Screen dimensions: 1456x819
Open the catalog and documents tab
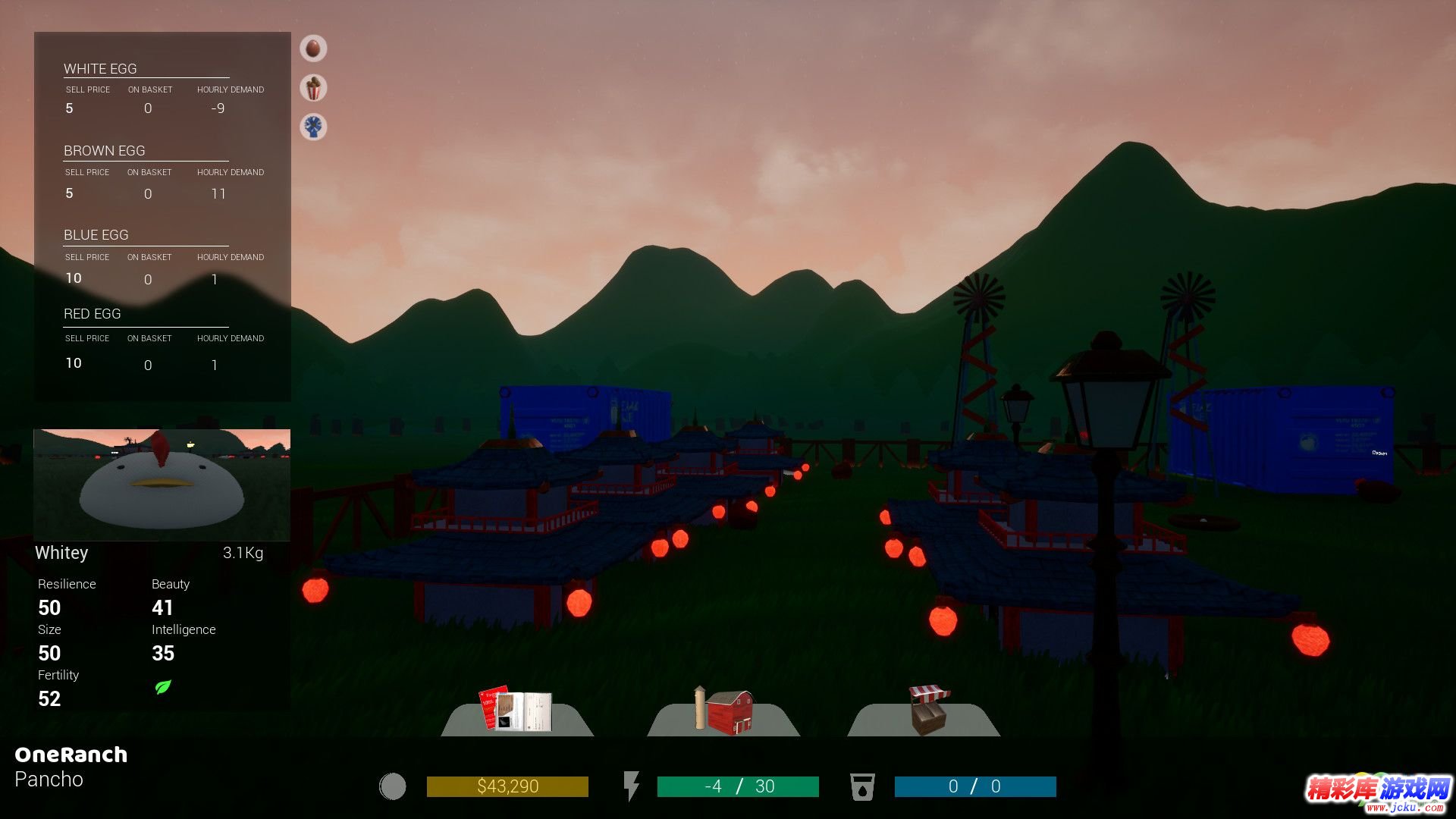coord(516,711)
